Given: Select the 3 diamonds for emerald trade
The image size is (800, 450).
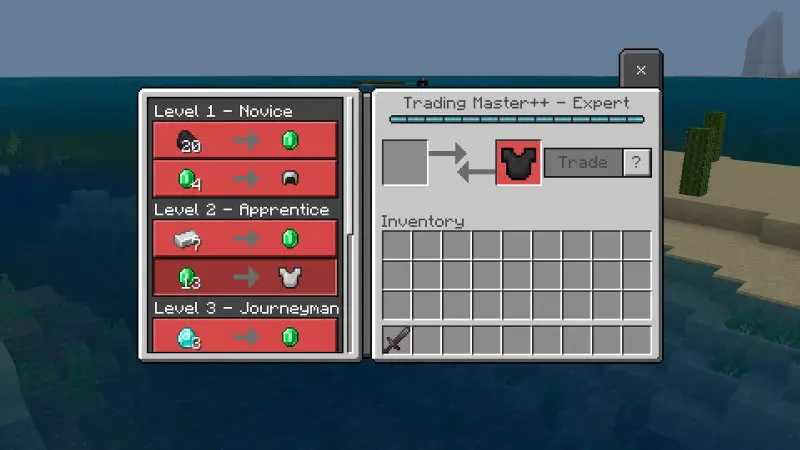Looking at the screenshot, I should click(x=244, y=335).
